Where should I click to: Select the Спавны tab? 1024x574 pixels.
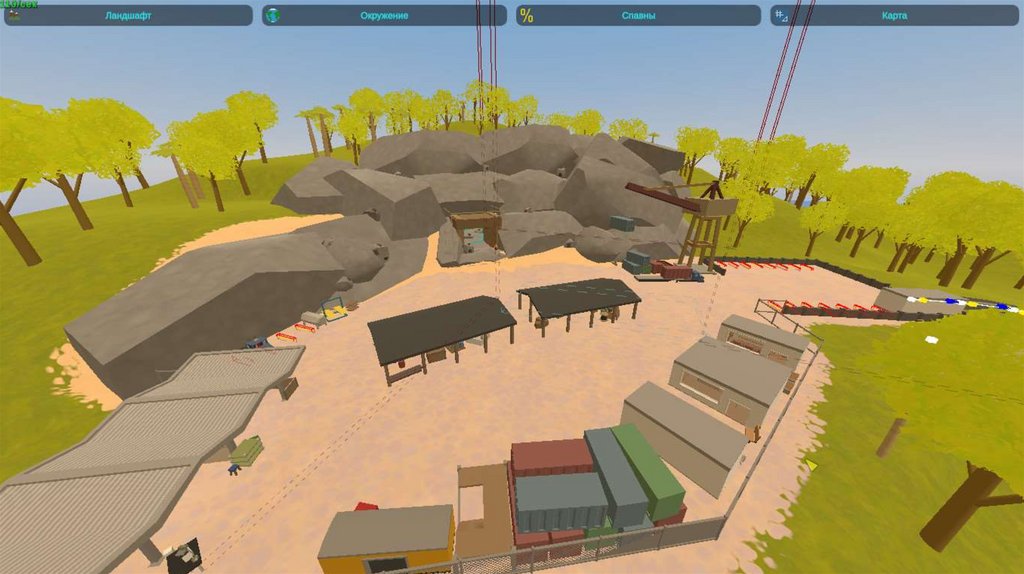pos(638,16)
